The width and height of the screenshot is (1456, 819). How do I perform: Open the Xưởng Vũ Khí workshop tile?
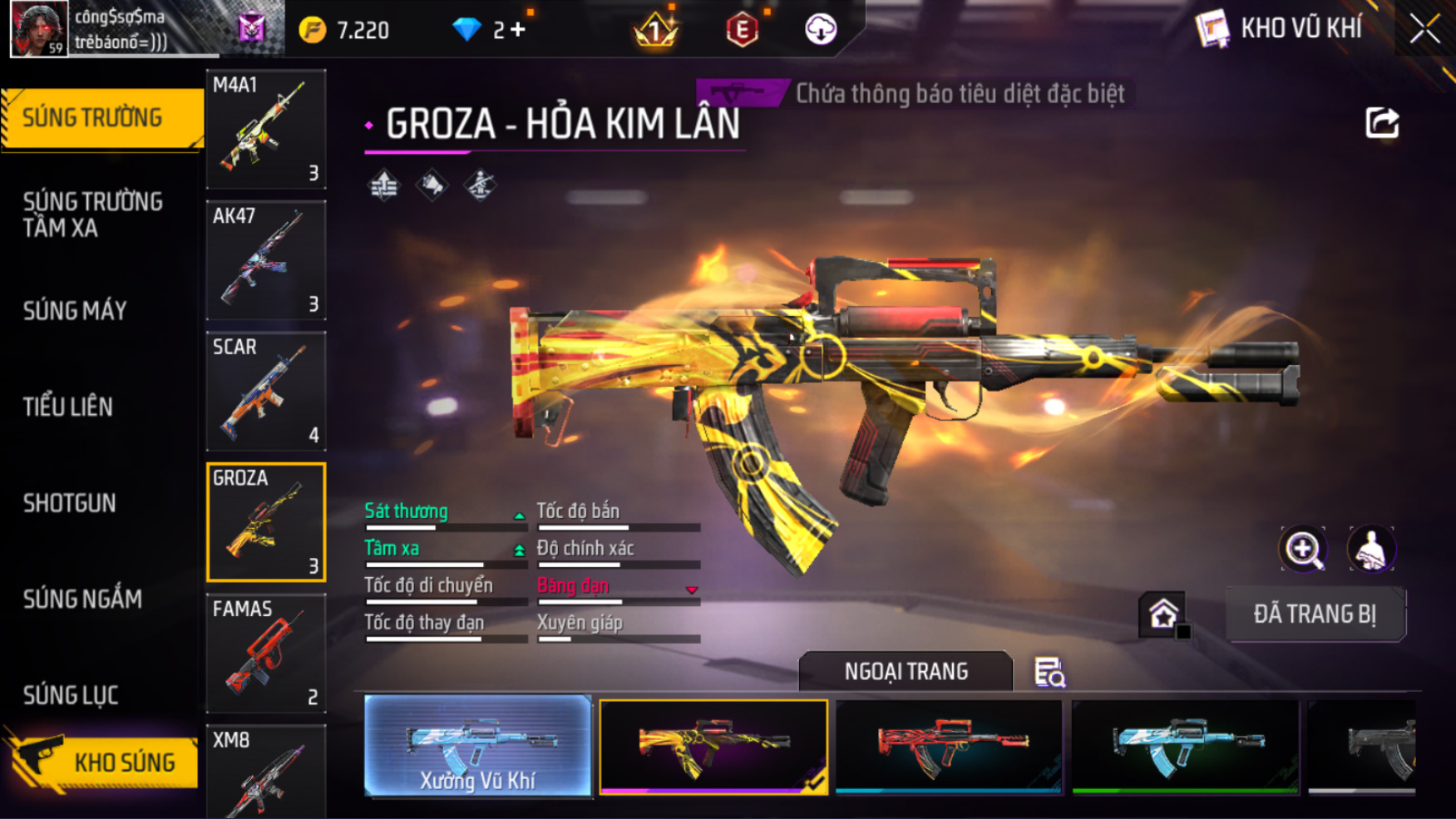click(x=477, y=746)
